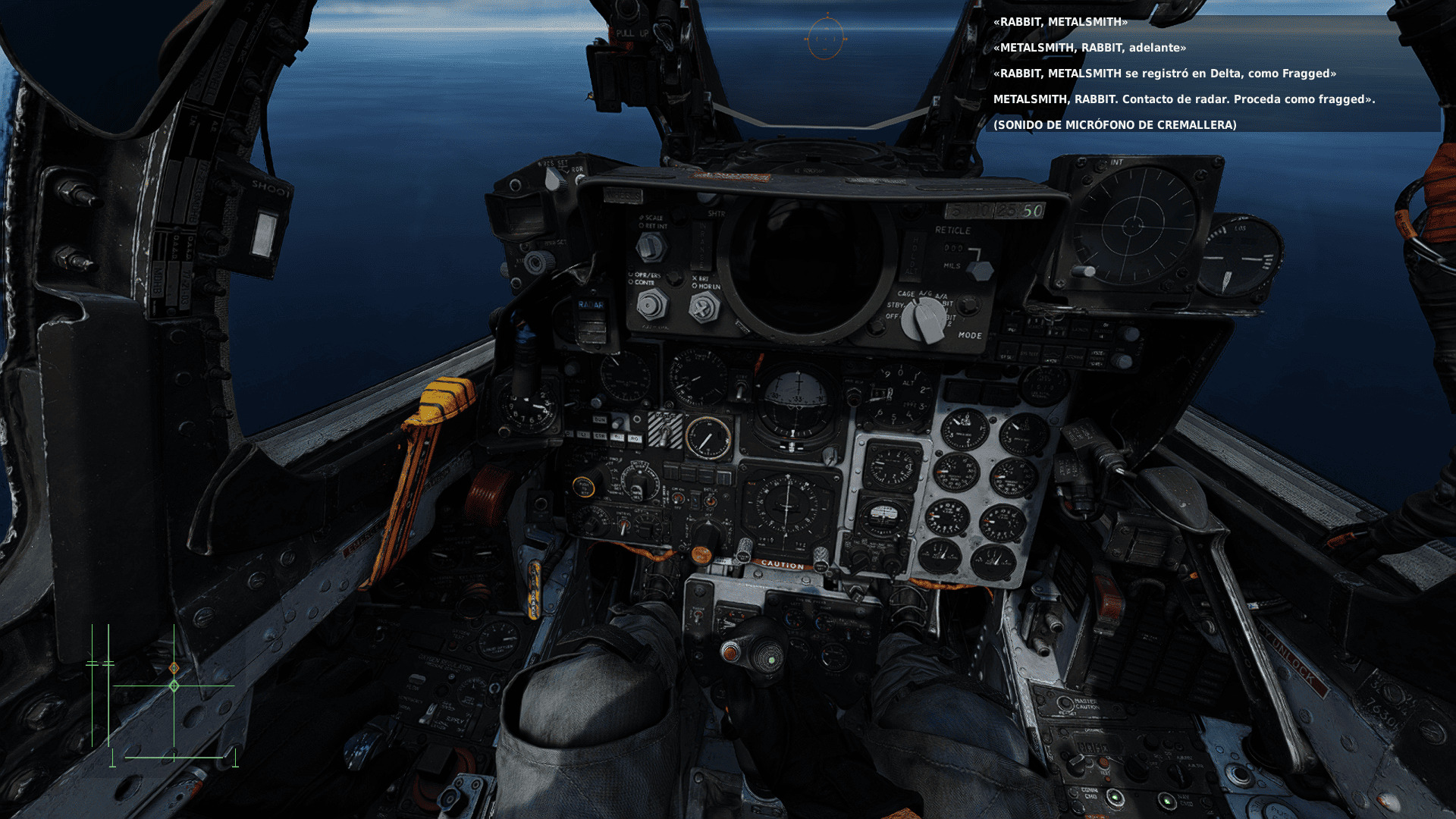Turn the sight MODE selector knob
Viewport: 1456px width, 819px height.
[923, 318]
